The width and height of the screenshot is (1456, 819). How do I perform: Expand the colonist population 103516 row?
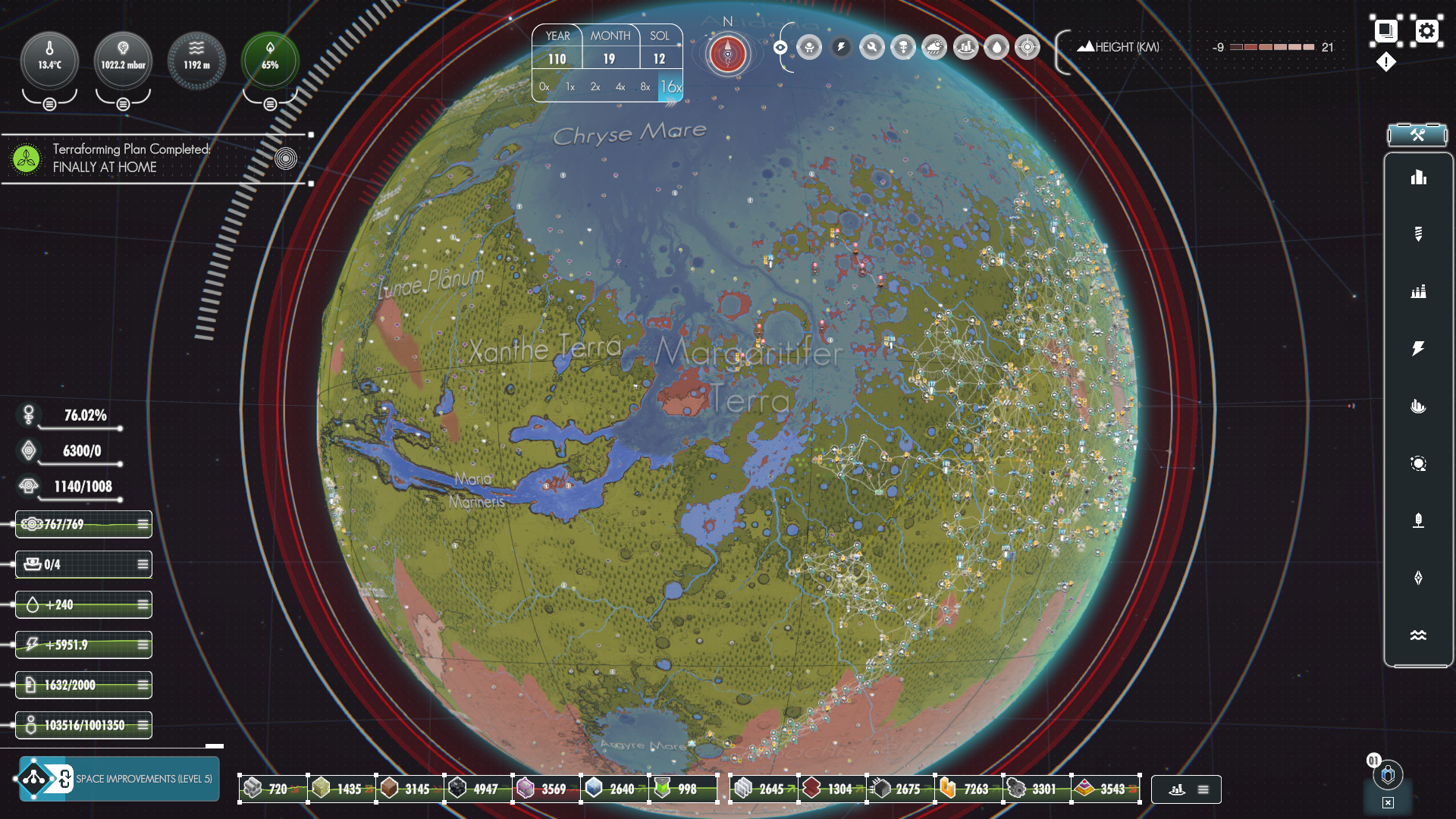tap(143, 725)
